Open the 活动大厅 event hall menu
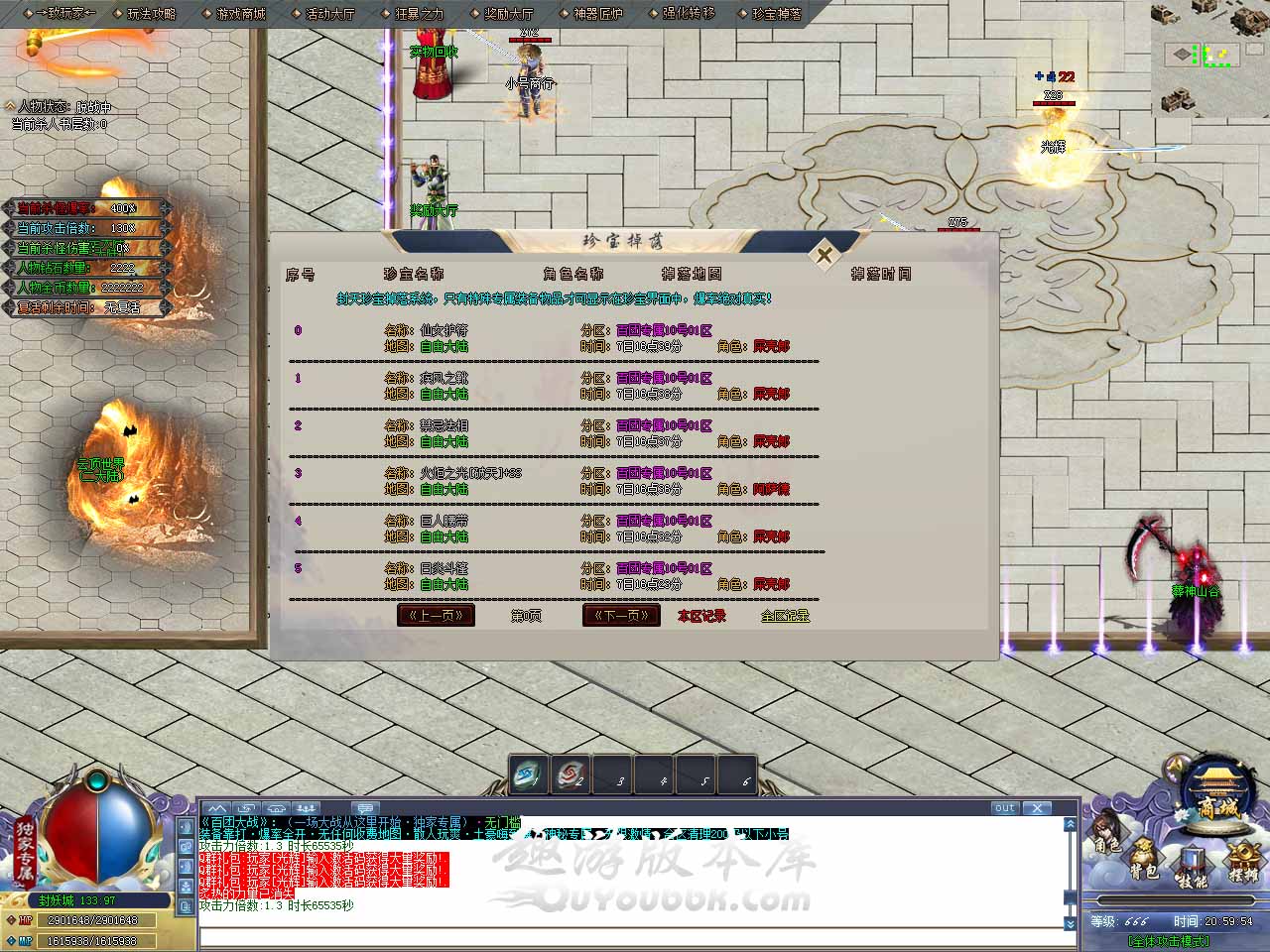The image size is (1270, 952). pyautogui.click(x=329, y=14)
